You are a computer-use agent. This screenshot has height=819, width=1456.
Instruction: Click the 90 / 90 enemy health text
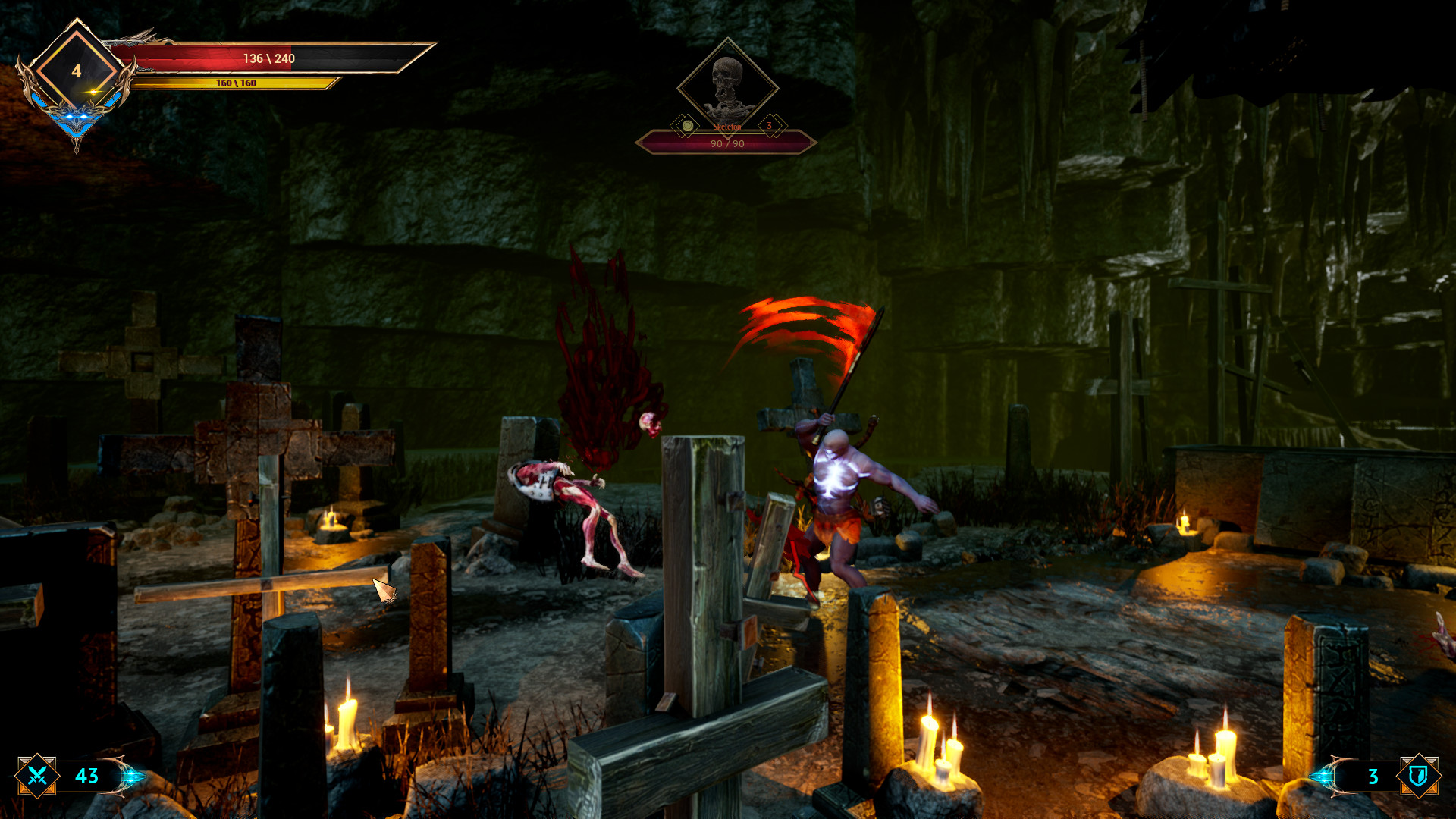coord(728,144)
